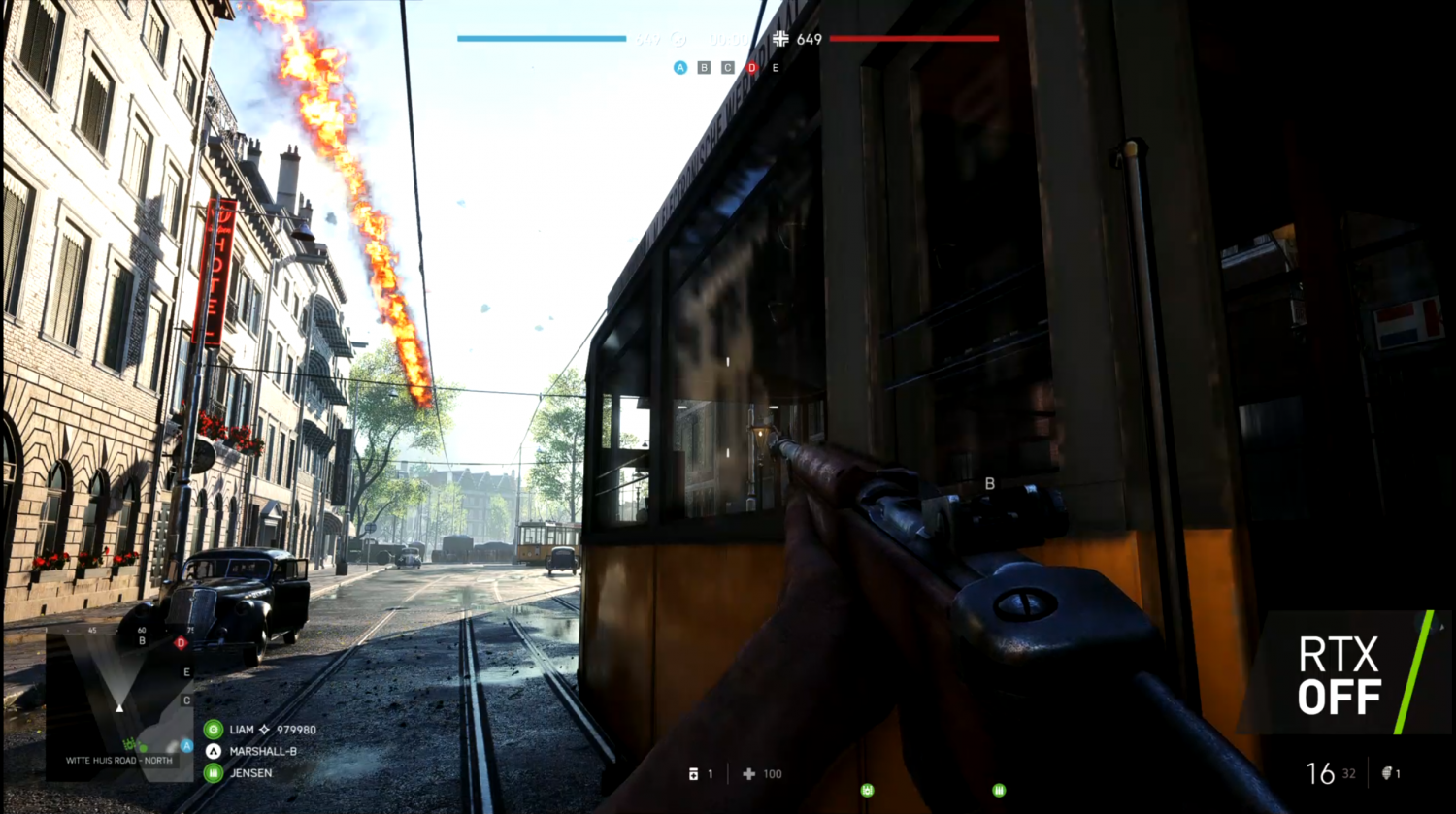The height and width of the screenshot is (814, 1456).
Task: Click the blue A marker on the minimap
Action: (x=186, y=746)
